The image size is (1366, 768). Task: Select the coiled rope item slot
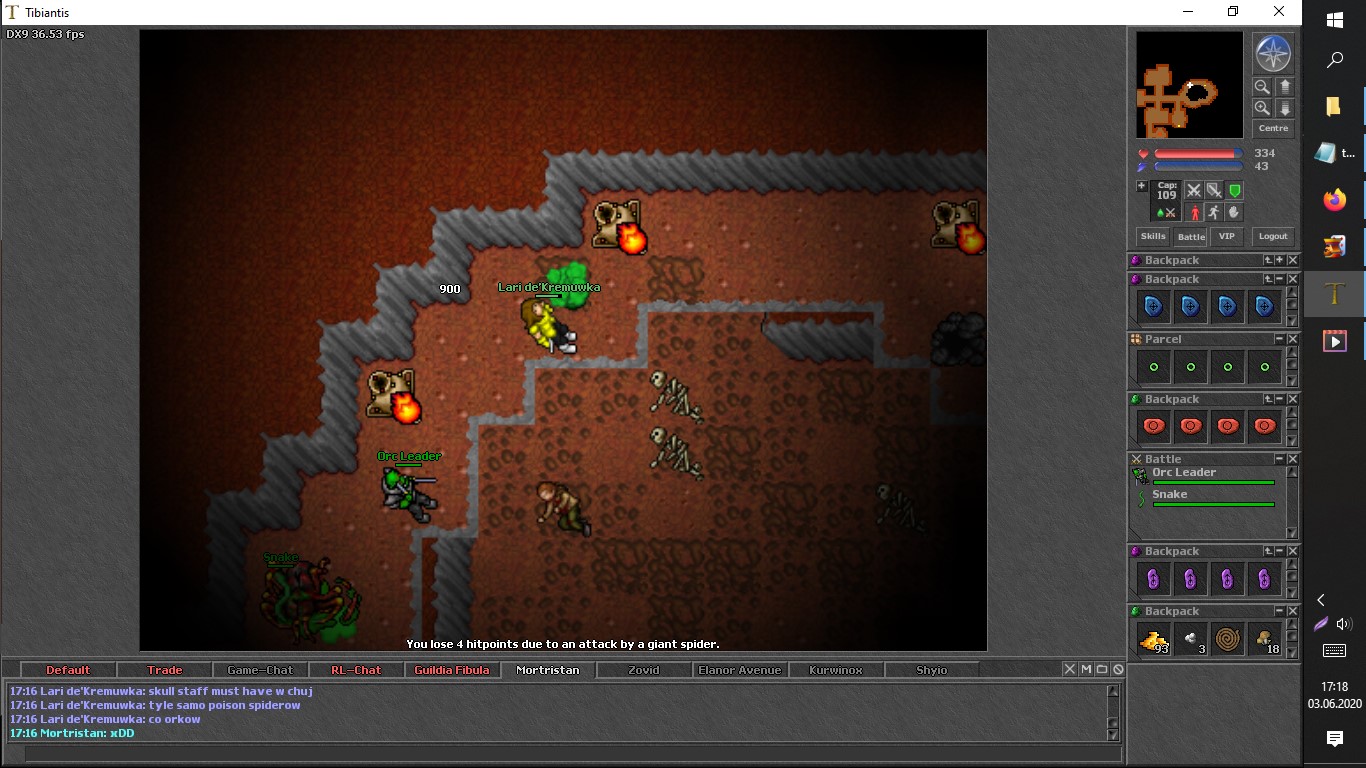click(x=1228, y=637)
